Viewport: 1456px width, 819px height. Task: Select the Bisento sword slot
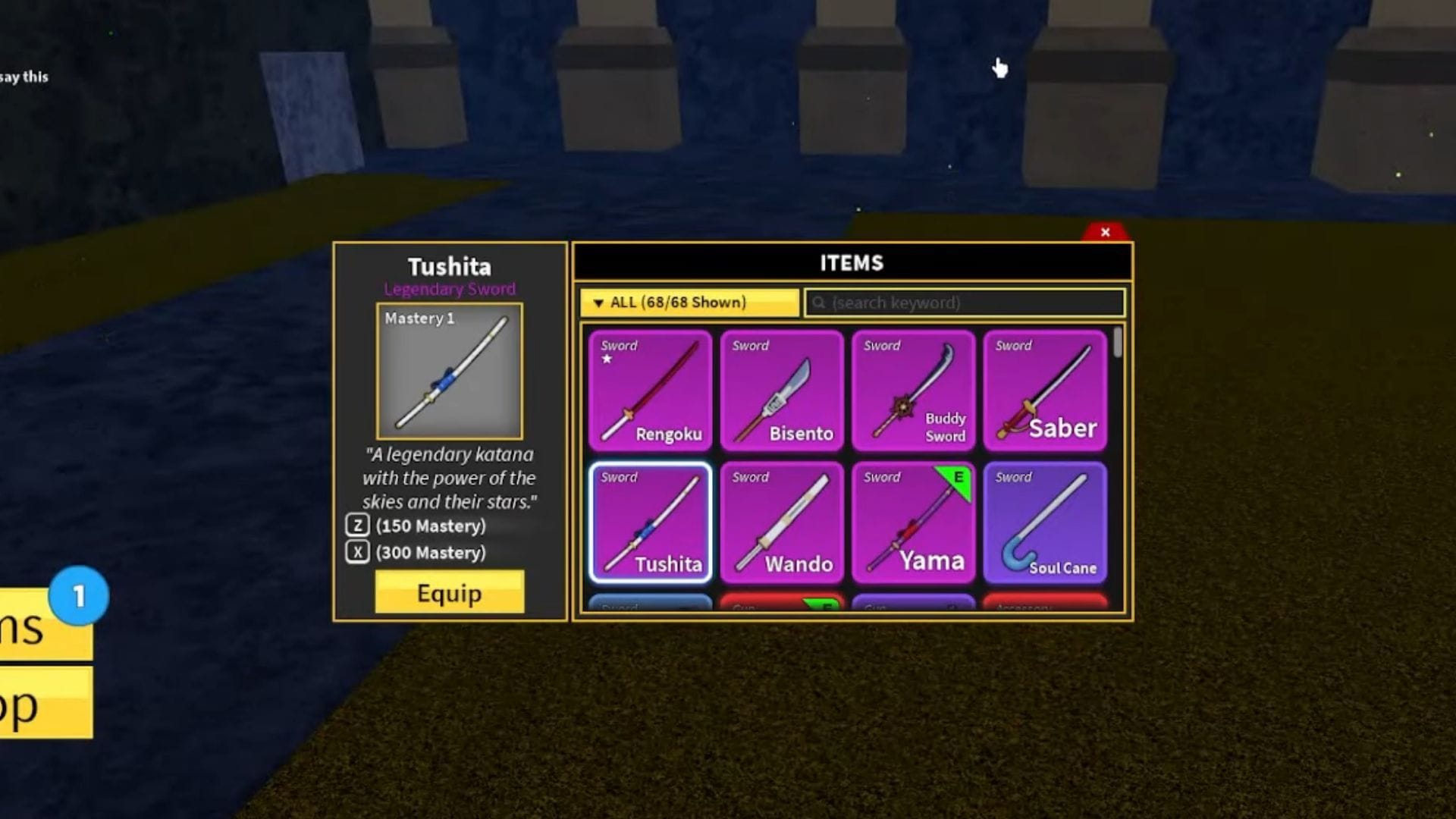(781, 391)
